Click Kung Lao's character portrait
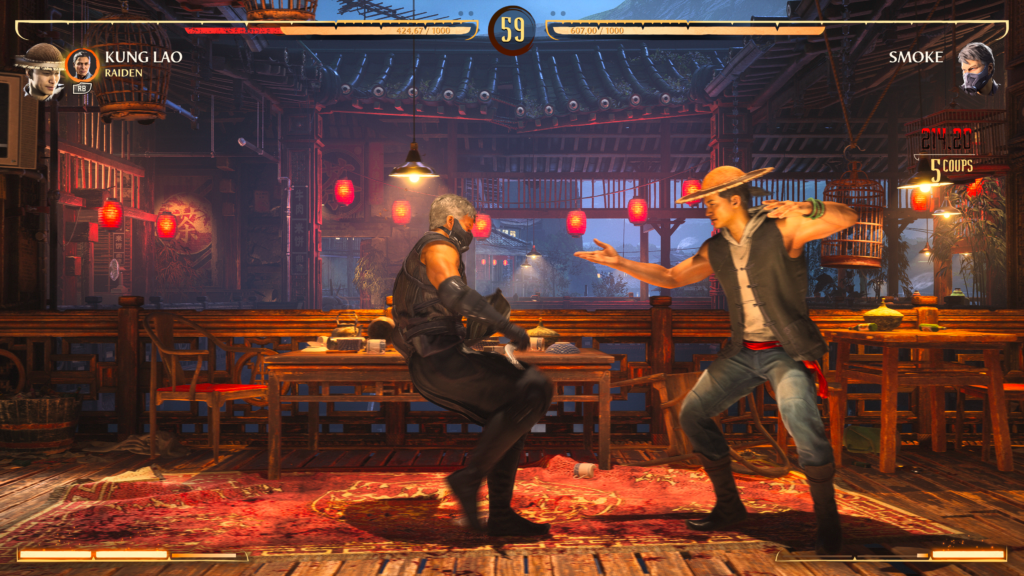1024x576 pixels. coord(41,70)
